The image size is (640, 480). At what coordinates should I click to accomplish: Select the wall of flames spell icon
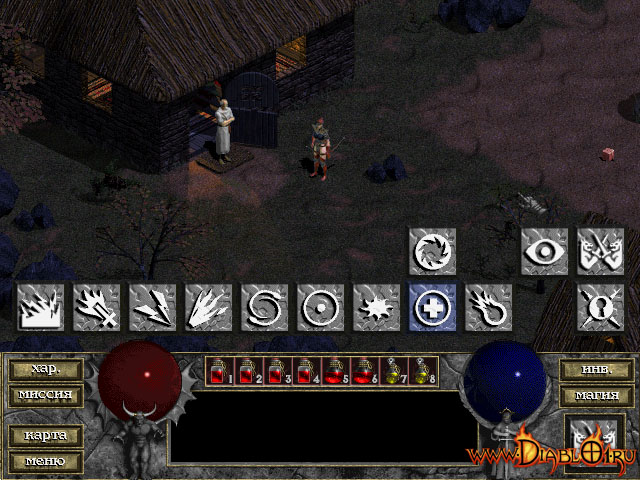click(40, 307)
